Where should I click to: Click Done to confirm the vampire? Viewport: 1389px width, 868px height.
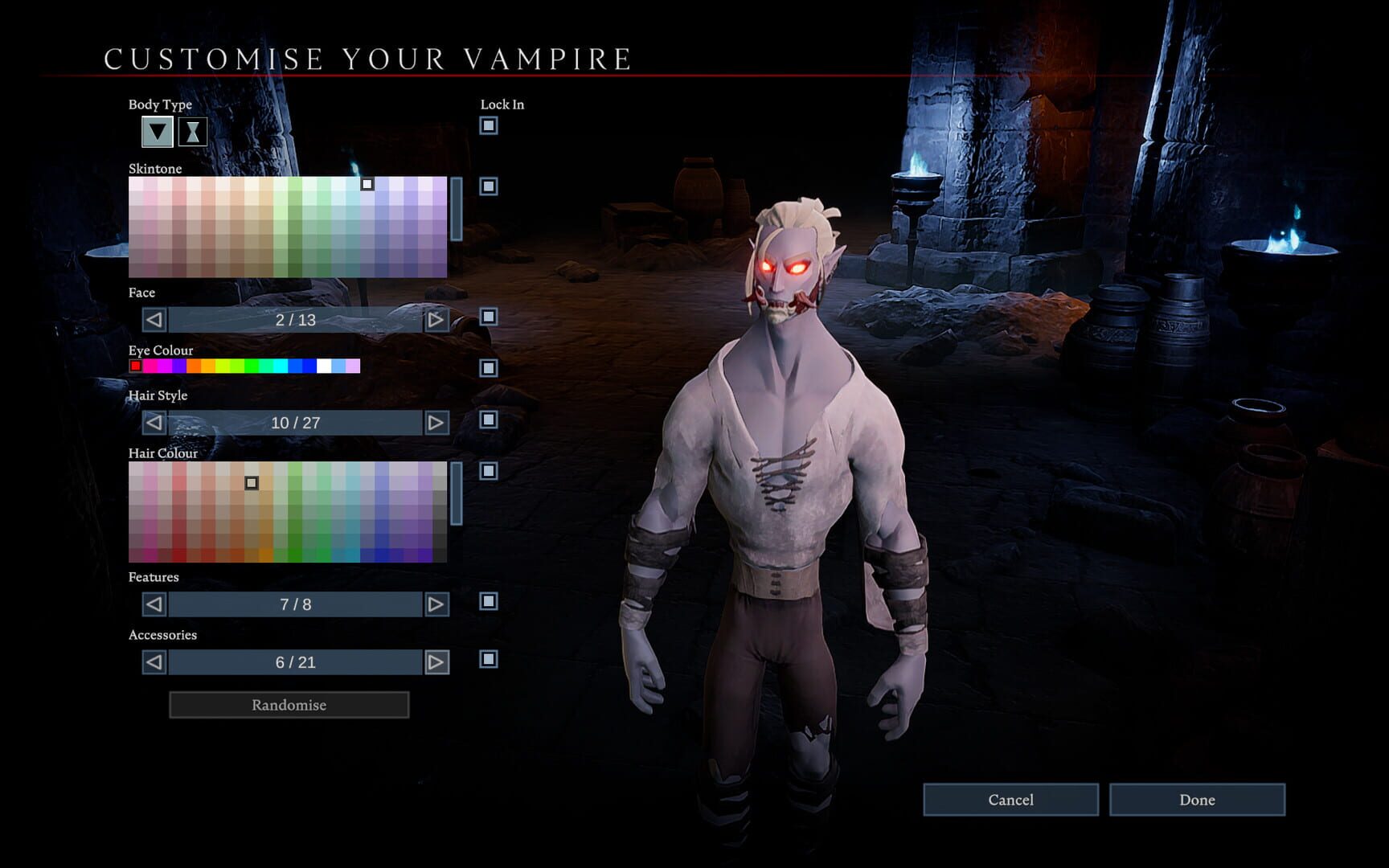click(x=1198, y=800)
